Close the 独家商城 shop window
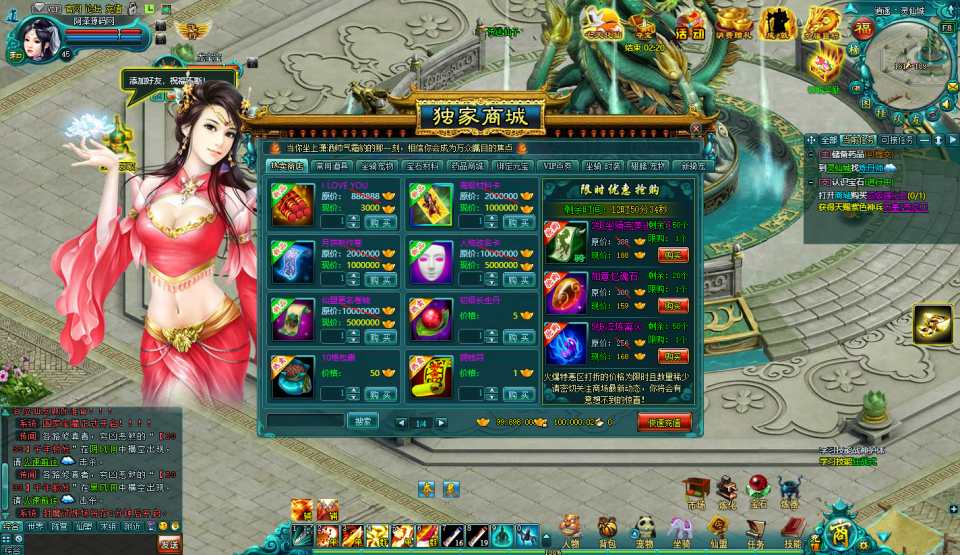 tap(696, 129)
